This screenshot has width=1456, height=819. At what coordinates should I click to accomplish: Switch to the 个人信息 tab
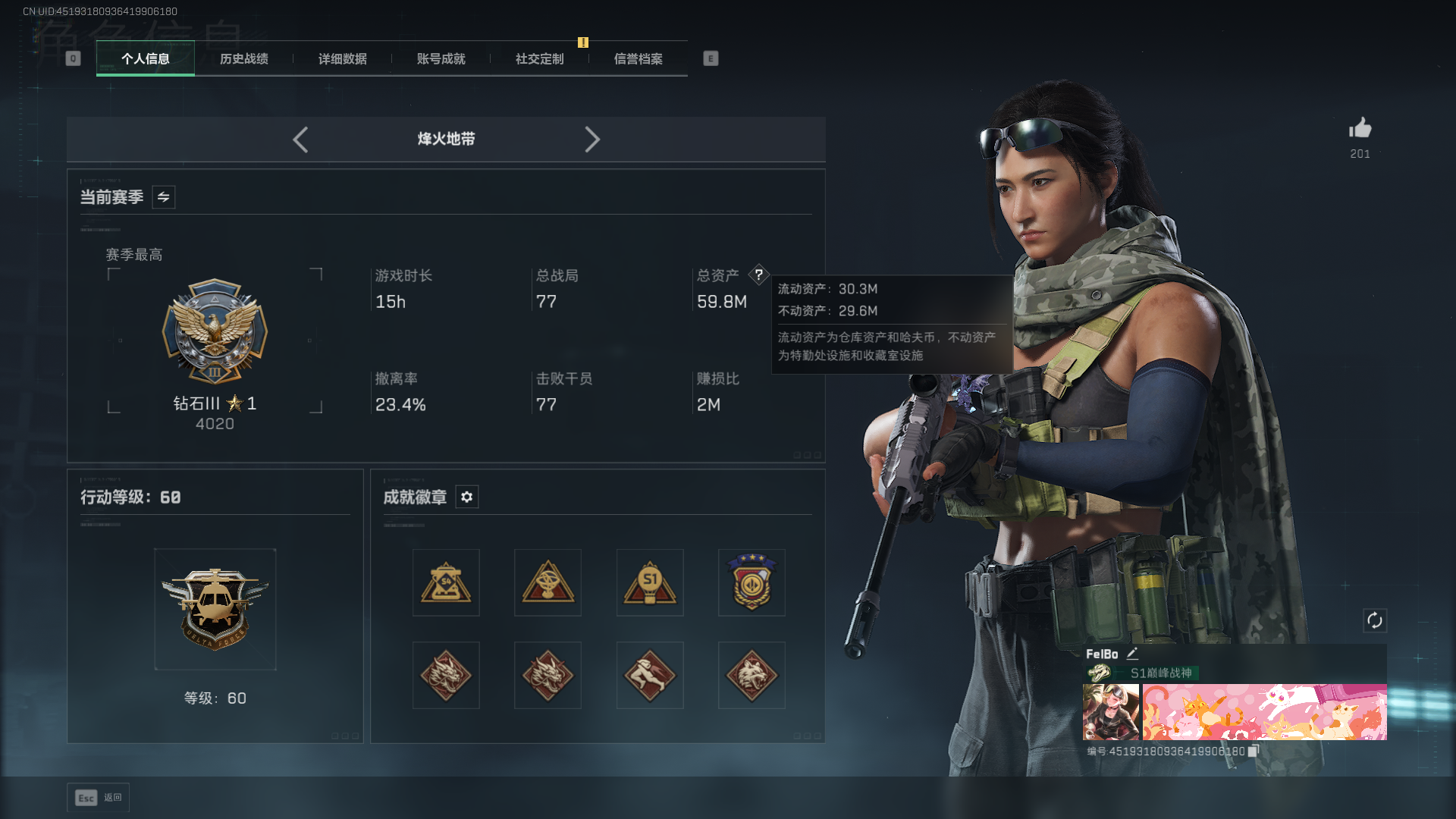click(145, 59)
